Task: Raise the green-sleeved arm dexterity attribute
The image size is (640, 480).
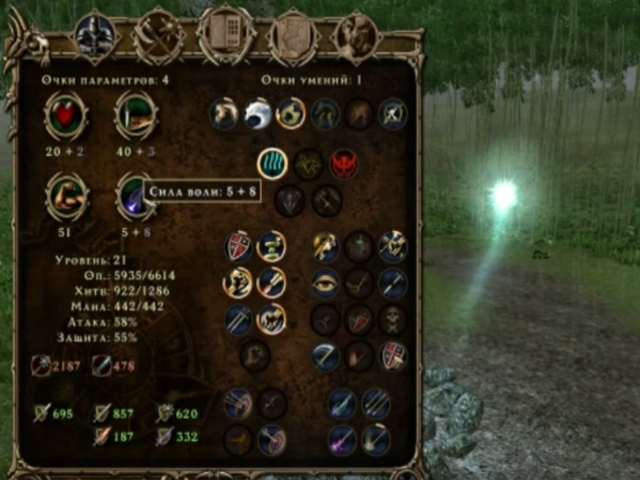Action: click(x=135, y=116)
